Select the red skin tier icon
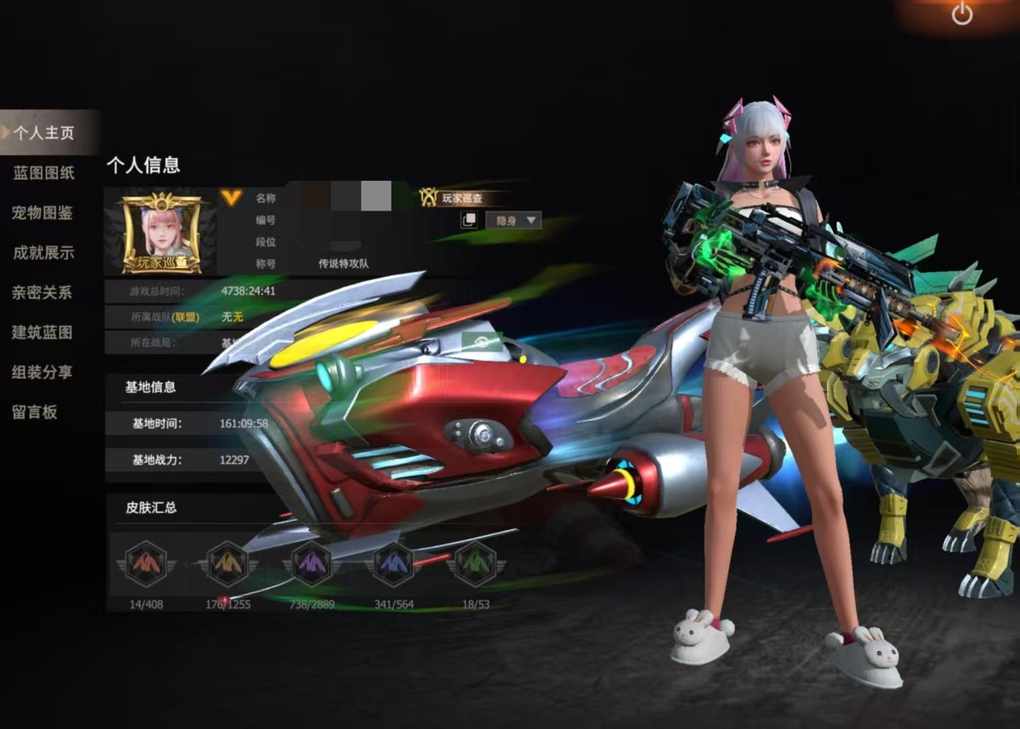 [x=146, y=565]
